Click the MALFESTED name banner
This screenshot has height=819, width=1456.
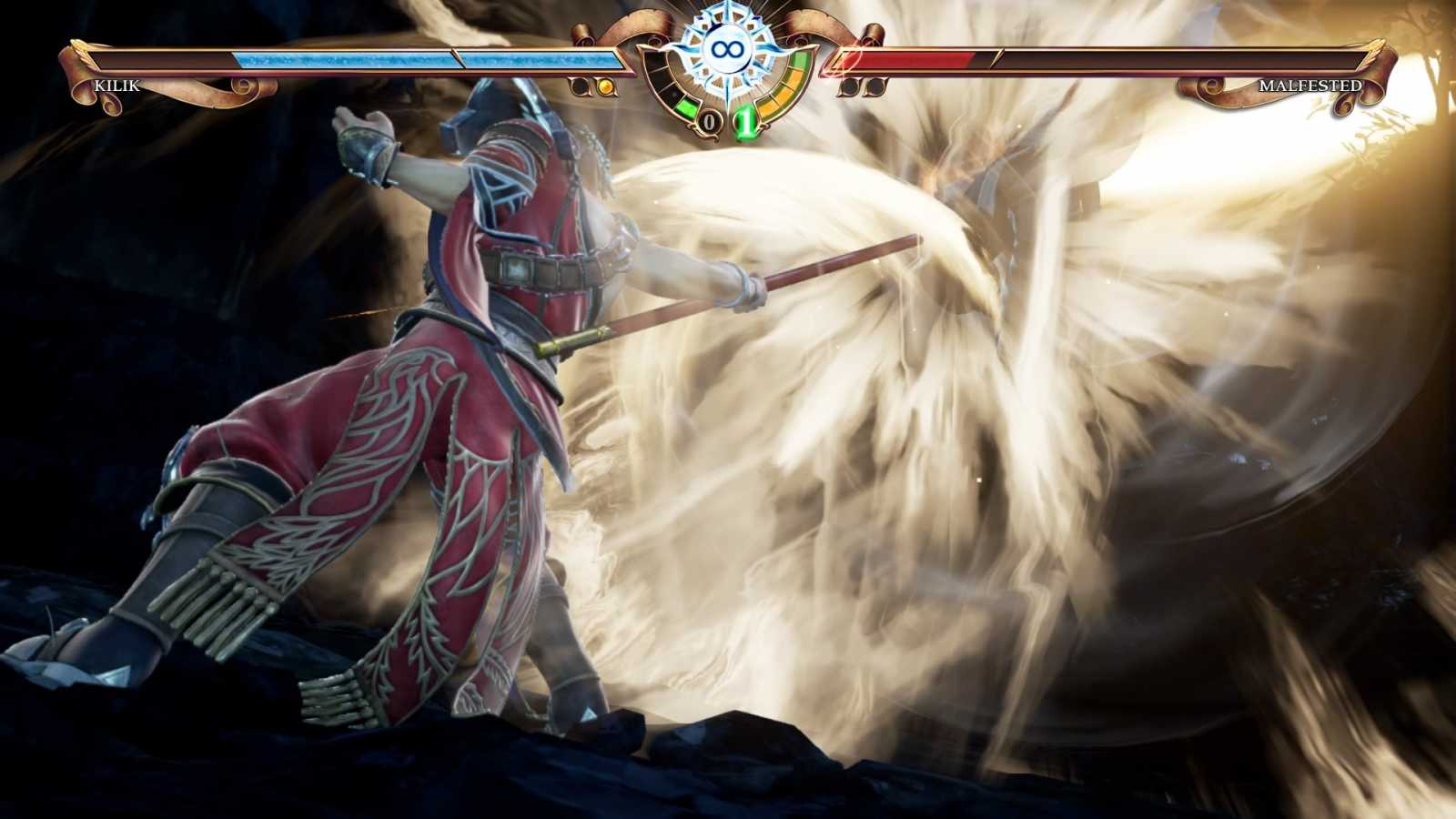click(1309, 86)
